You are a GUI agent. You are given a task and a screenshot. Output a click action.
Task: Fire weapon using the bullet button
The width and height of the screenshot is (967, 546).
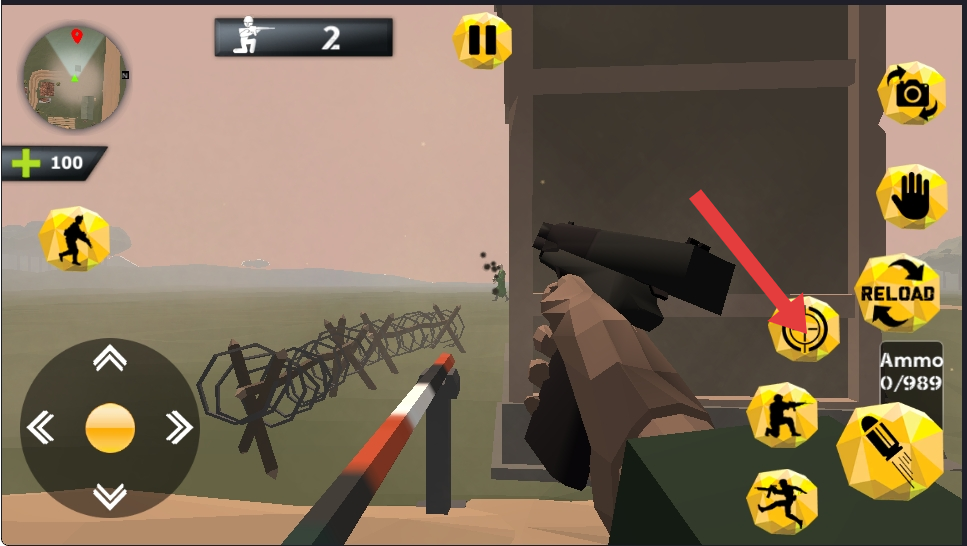pos(889,449)
